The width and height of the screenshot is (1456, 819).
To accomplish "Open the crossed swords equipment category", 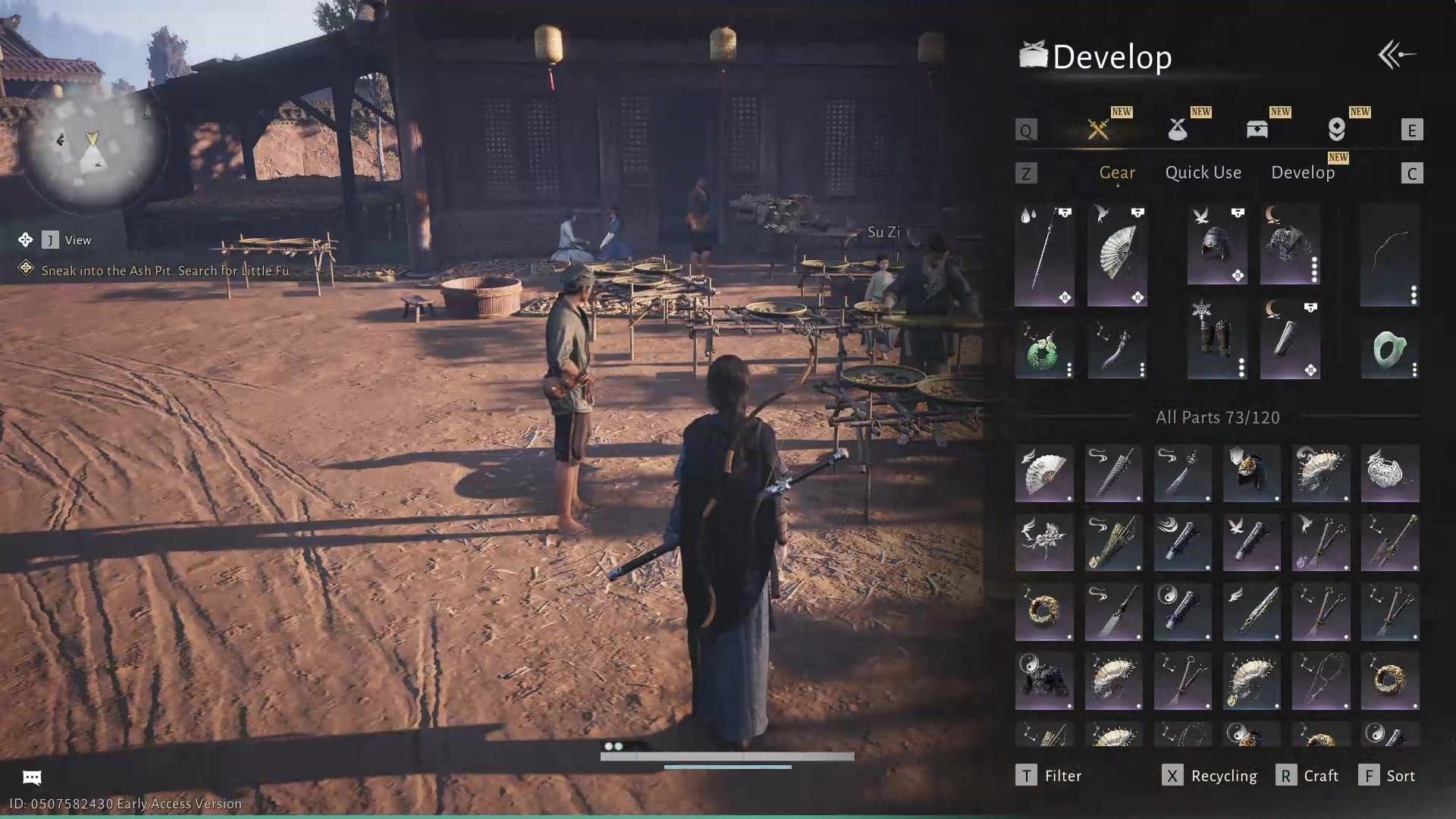I will (1098, 130).
